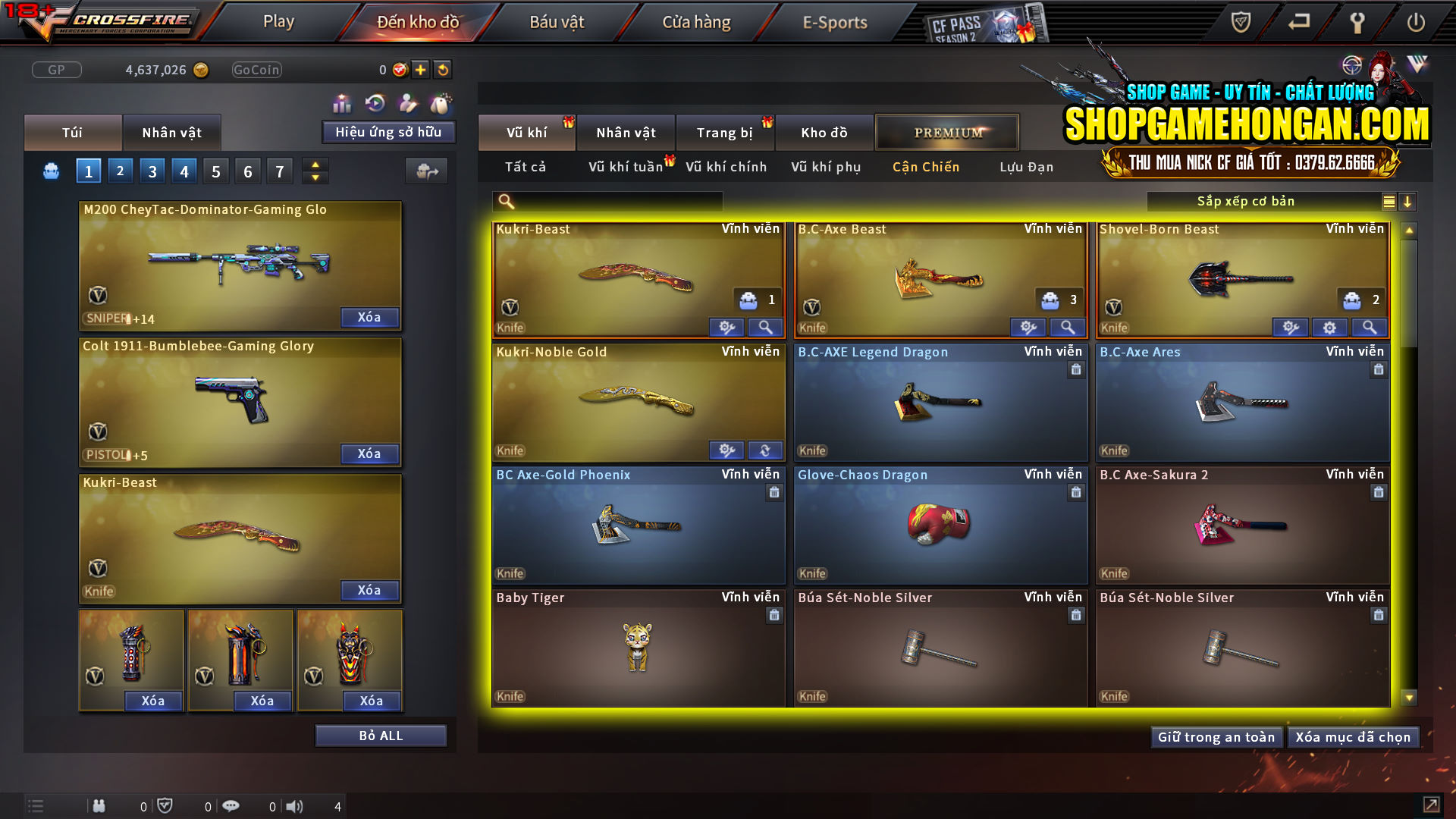1456x819 pixels.
Task: Click the bag transfer icon above slot 1
Action: click(426, 171)
